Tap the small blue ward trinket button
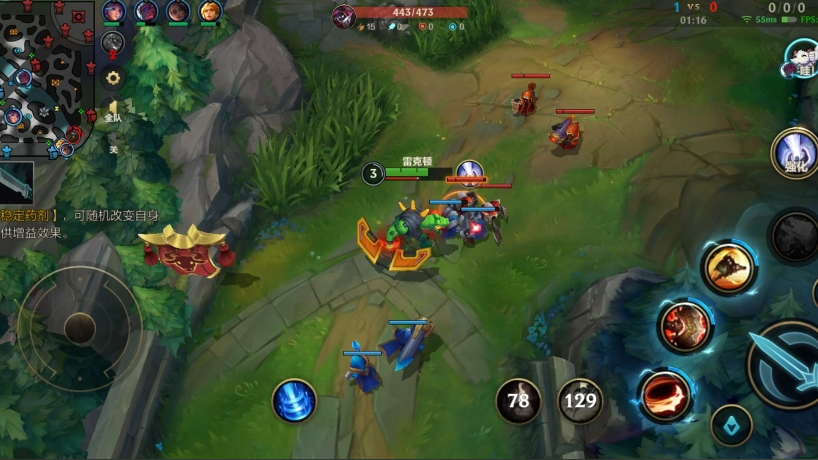The height and width of the screenshot is (460, 818). click(x=731, y=425)
